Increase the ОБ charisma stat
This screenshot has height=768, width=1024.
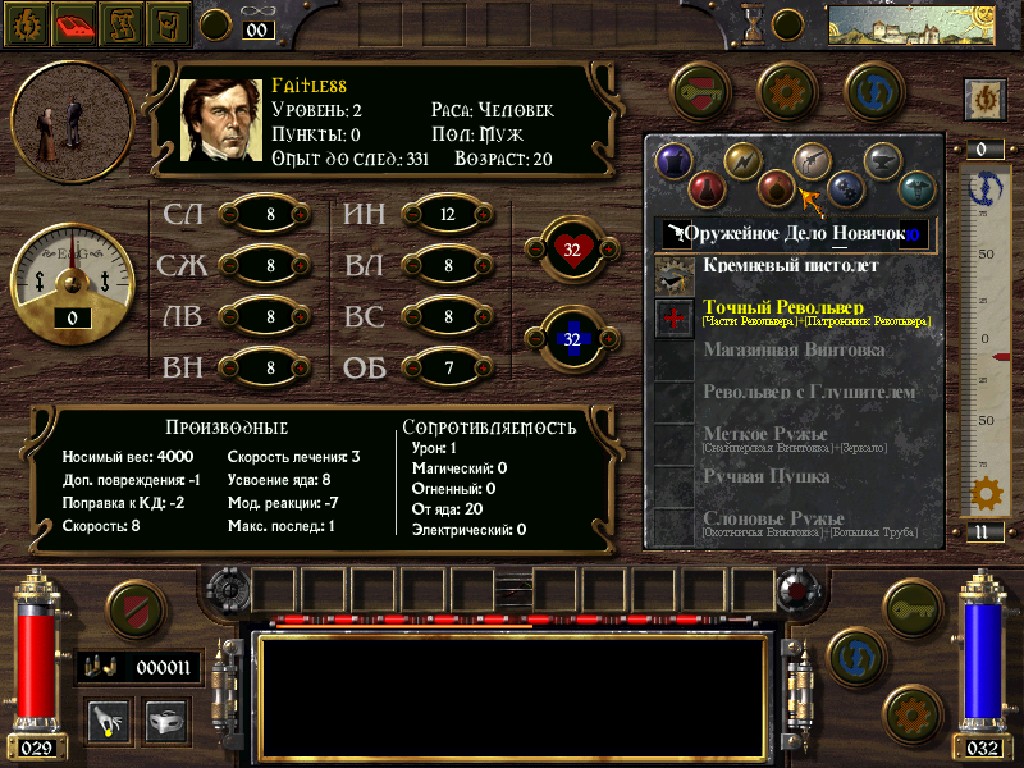coord(483,368)
